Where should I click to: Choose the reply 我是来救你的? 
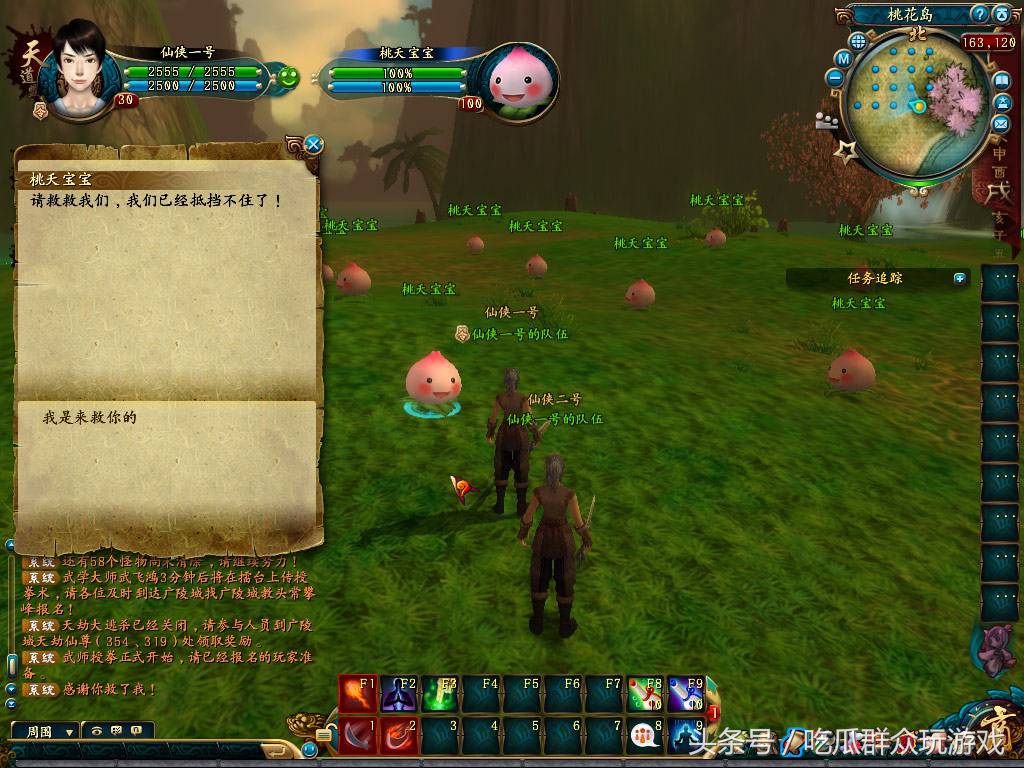89,417
